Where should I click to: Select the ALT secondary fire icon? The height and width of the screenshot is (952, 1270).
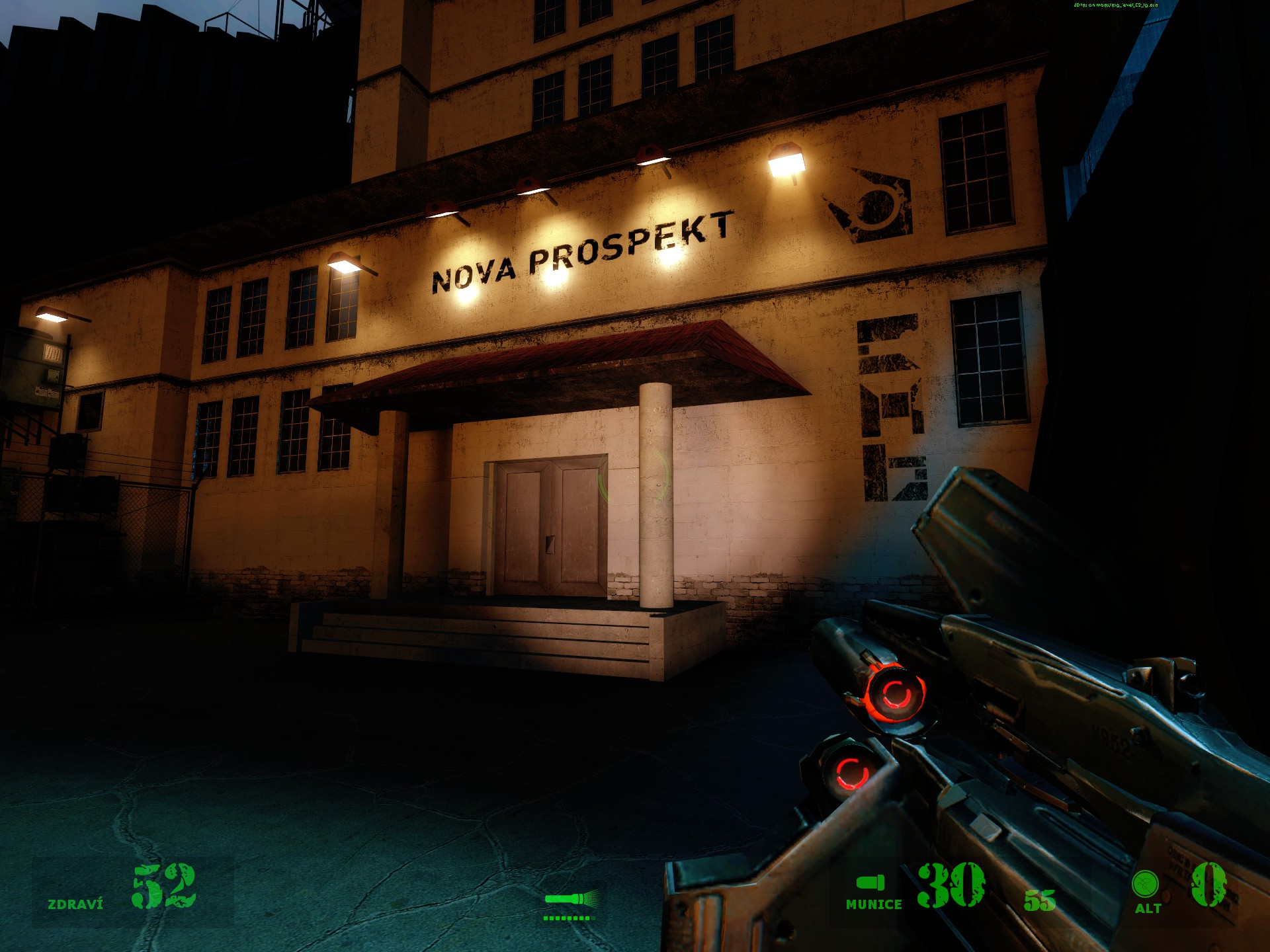click(1145, 884)
